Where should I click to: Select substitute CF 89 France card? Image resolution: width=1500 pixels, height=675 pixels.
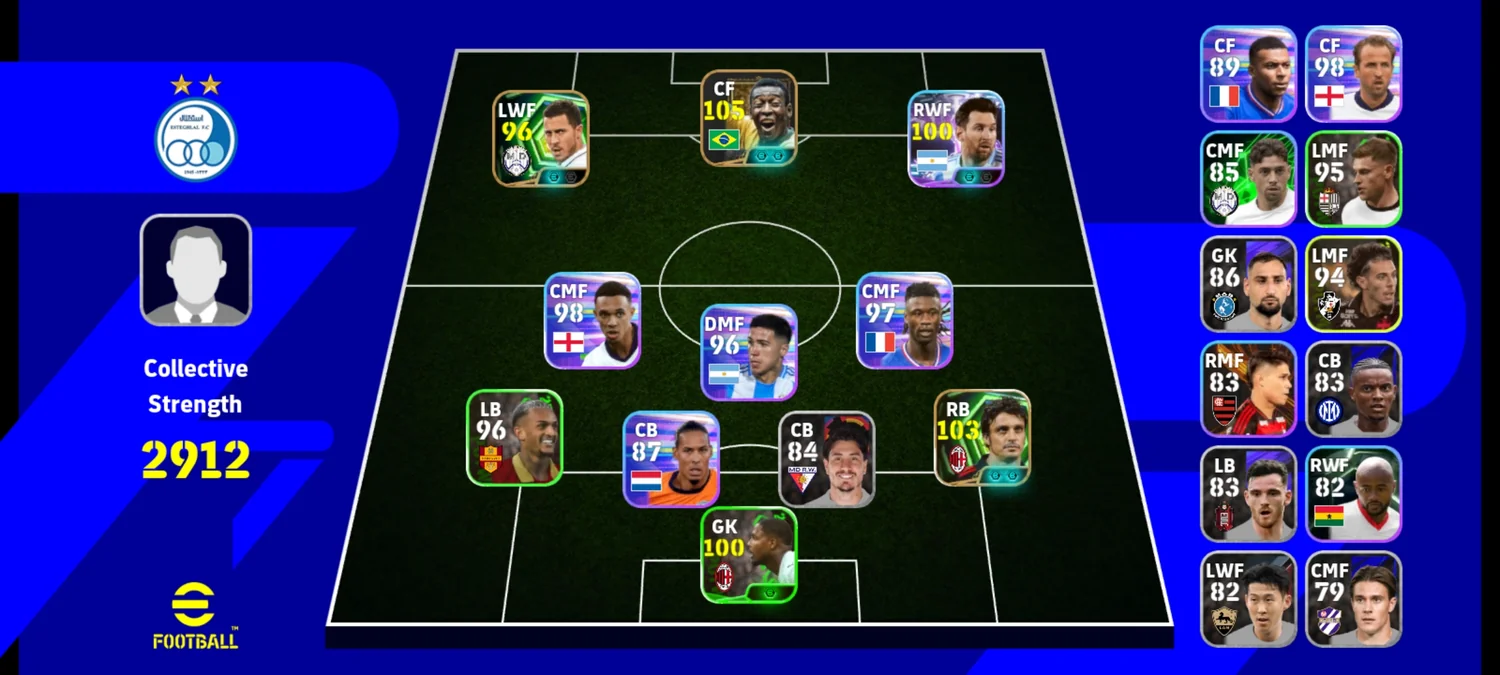[x=1249, y=74]
